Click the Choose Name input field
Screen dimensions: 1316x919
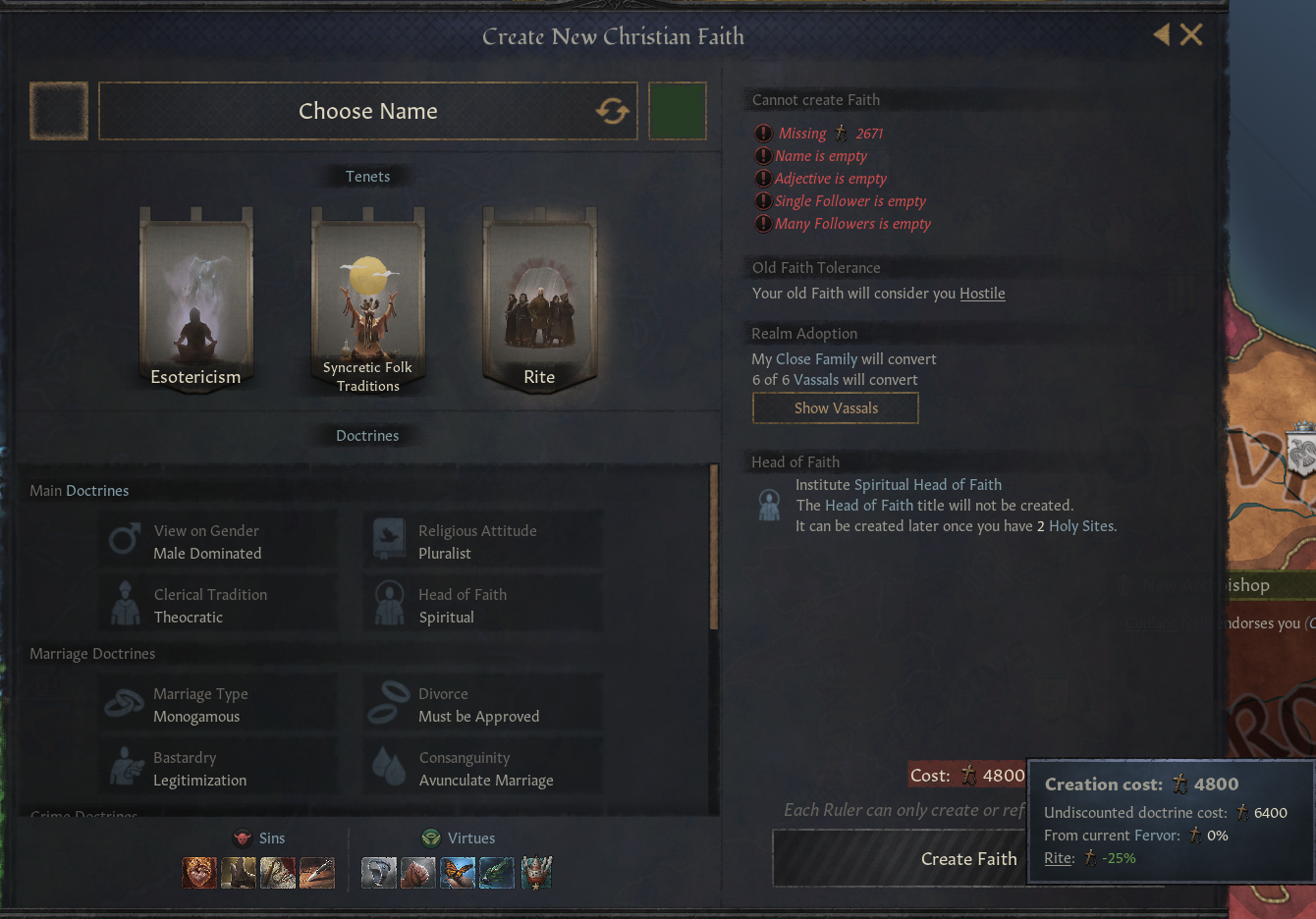click(368, 111)
